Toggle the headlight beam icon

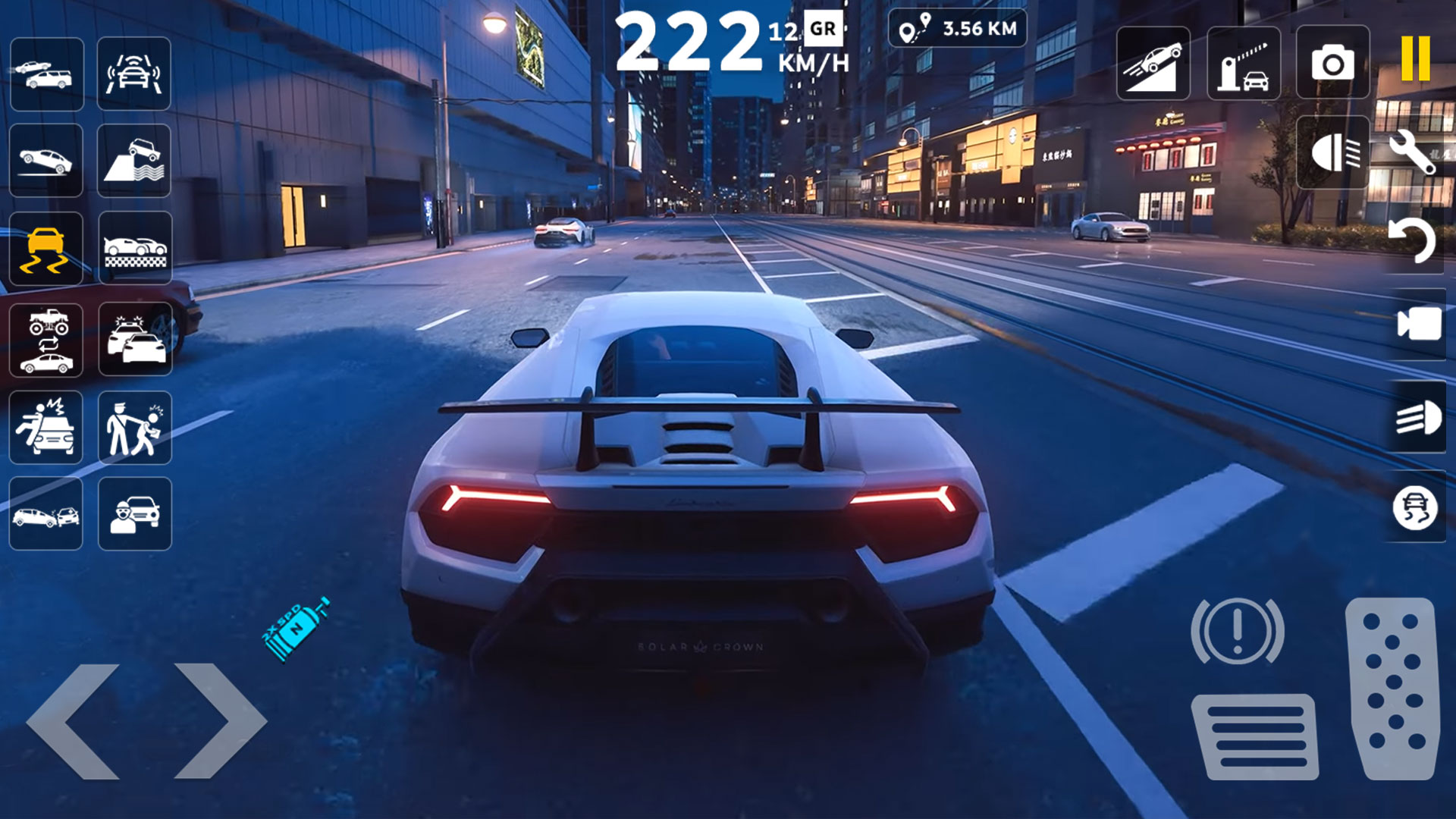(1418, 418)
